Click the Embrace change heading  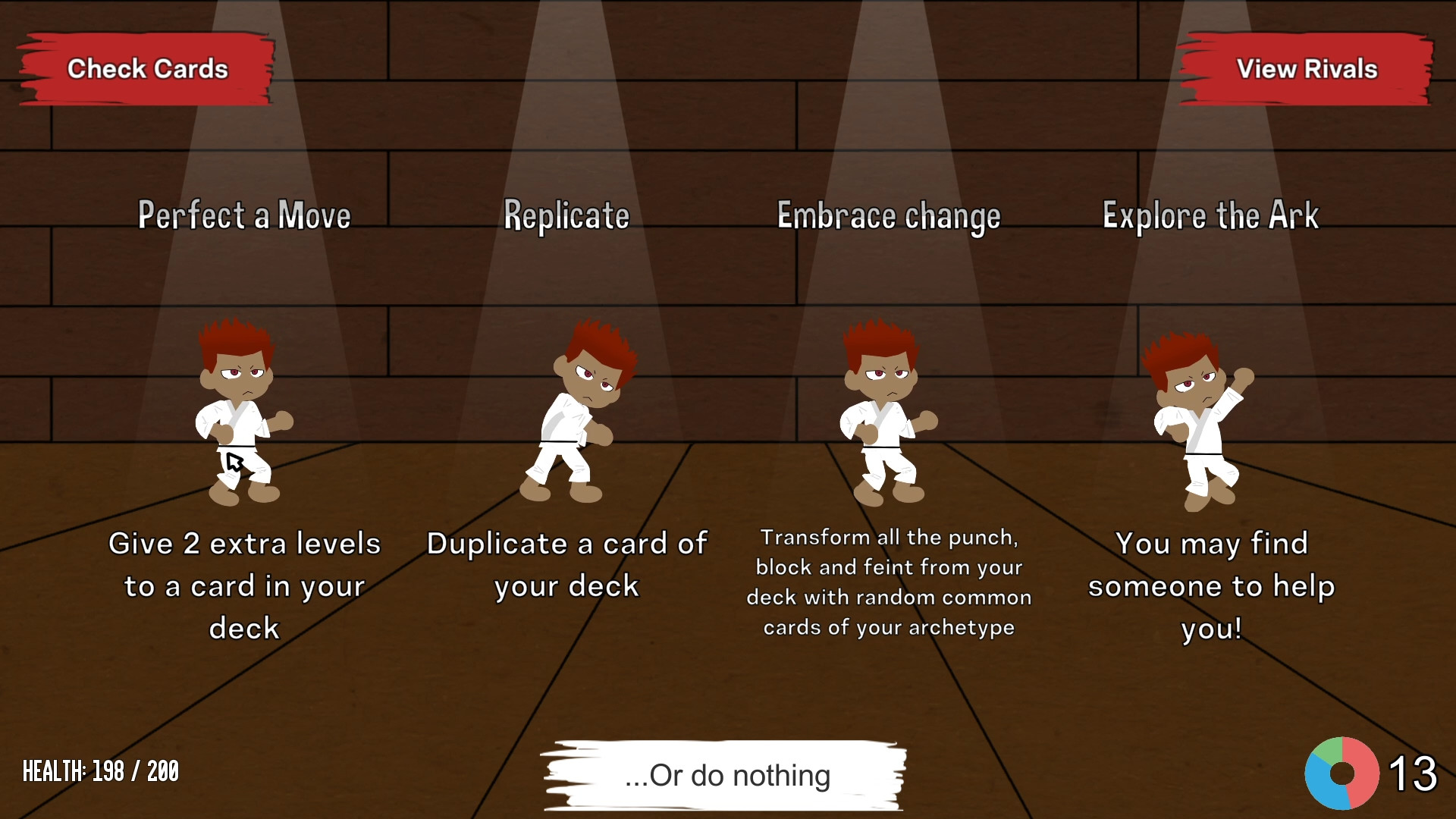(x=888, y=215)
